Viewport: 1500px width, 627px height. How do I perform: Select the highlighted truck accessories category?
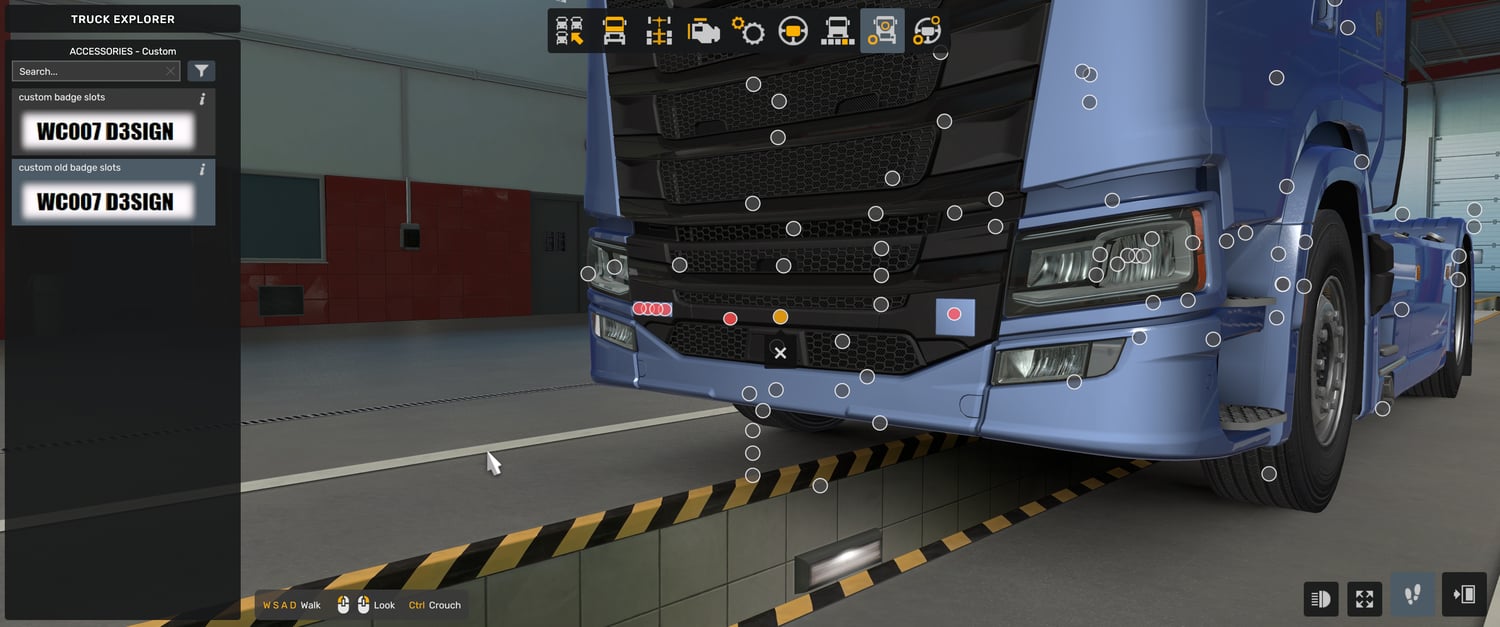(x=882, y=31)
